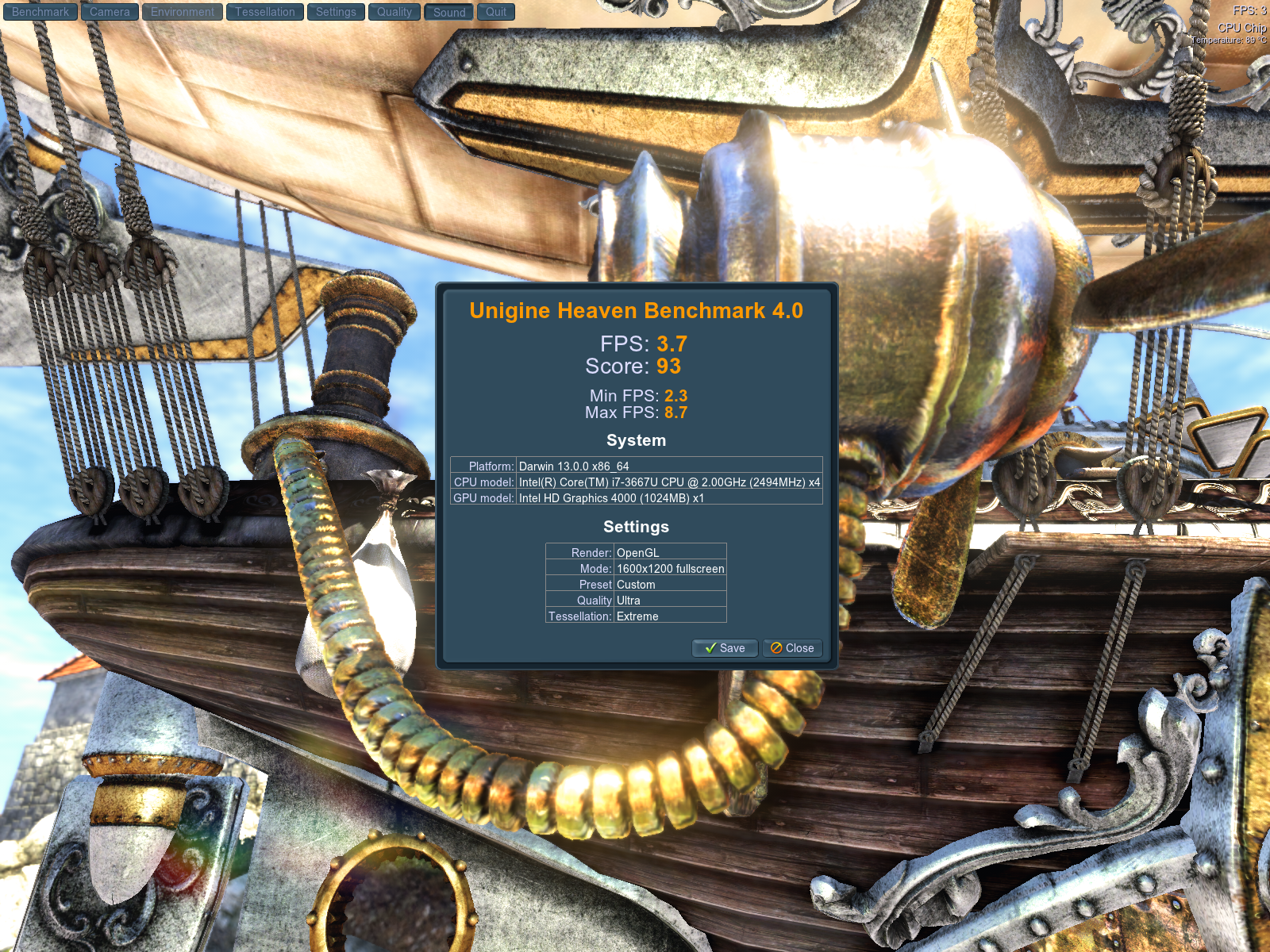The height and width of the screenshot is (952, 1270).
Task: Toggle the Tessellation option
Action: 264,12
